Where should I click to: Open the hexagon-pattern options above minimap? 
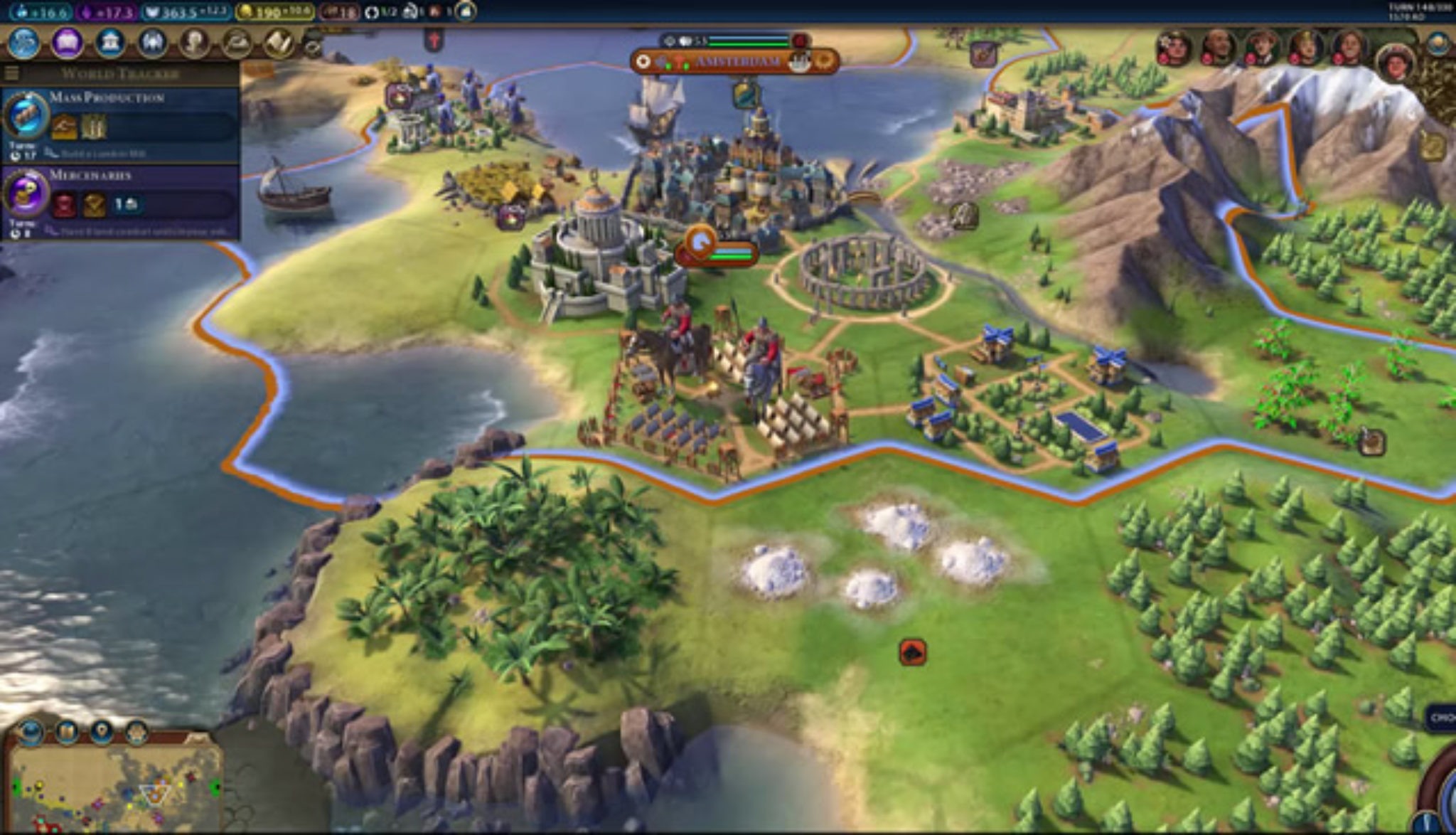coord(136,732)
